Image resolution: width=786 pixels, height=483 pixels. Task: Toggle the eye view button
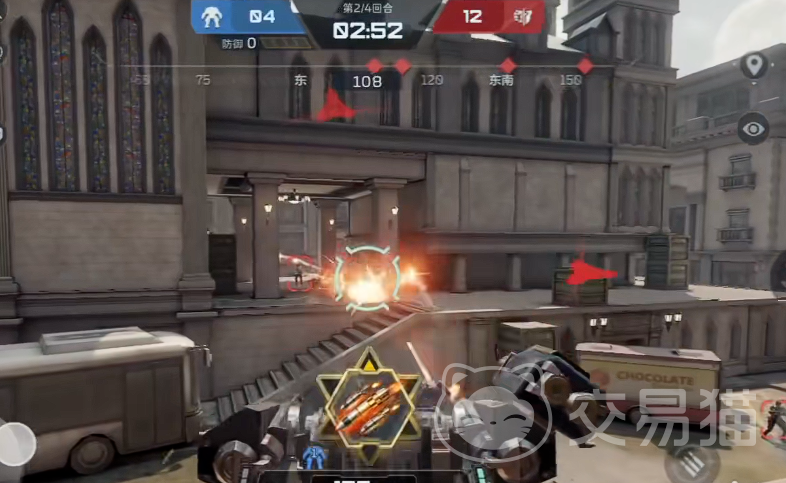click(x=753, y=128)
